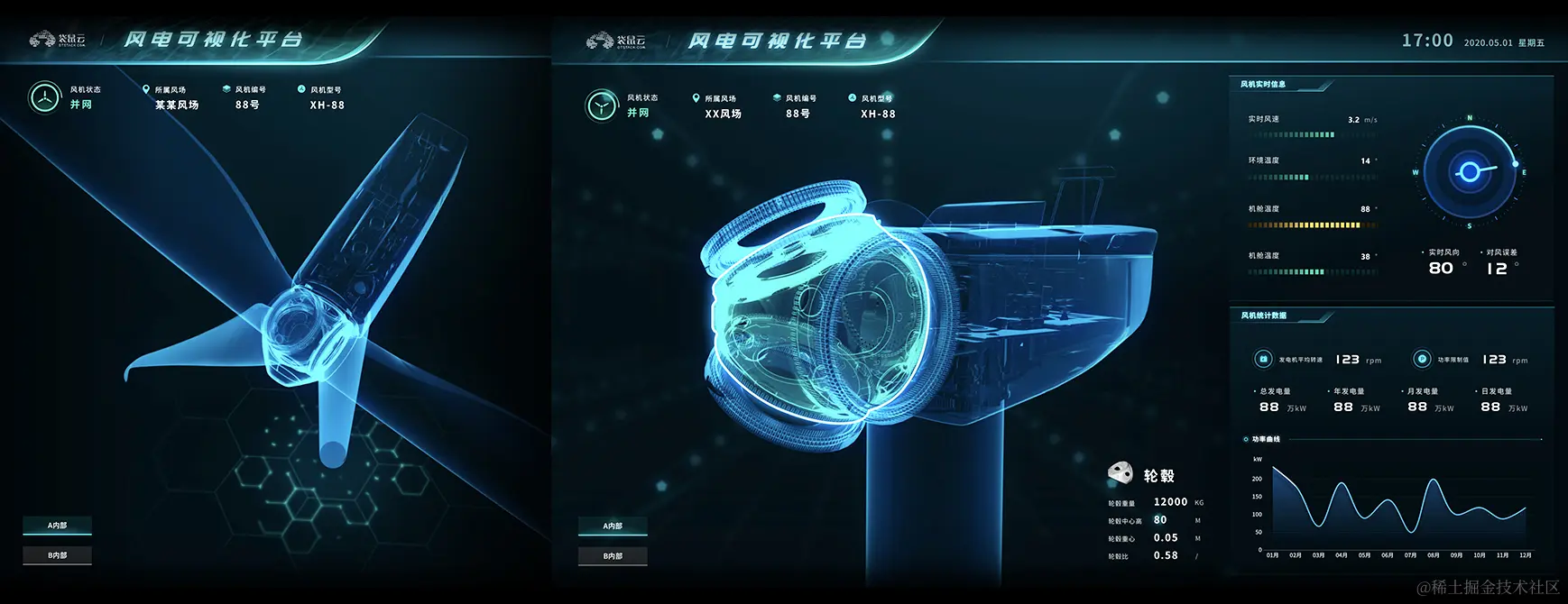
Task: Select B内部 button in the propeller blade panel
Action: point(58,555)
